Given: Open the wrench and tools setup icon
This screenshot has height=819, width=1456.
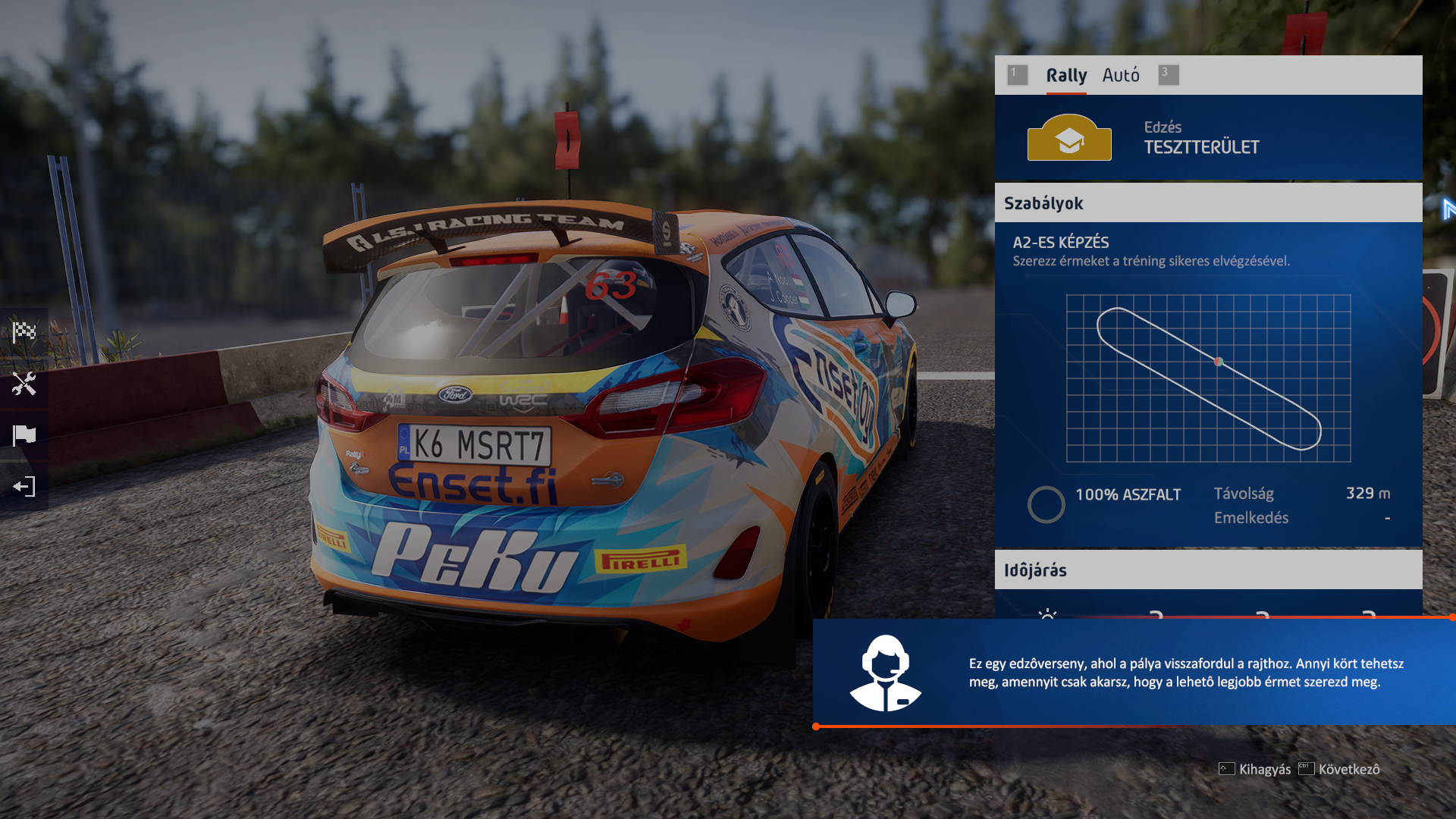Looking at the screenshot, I should [x=24, y=384].
